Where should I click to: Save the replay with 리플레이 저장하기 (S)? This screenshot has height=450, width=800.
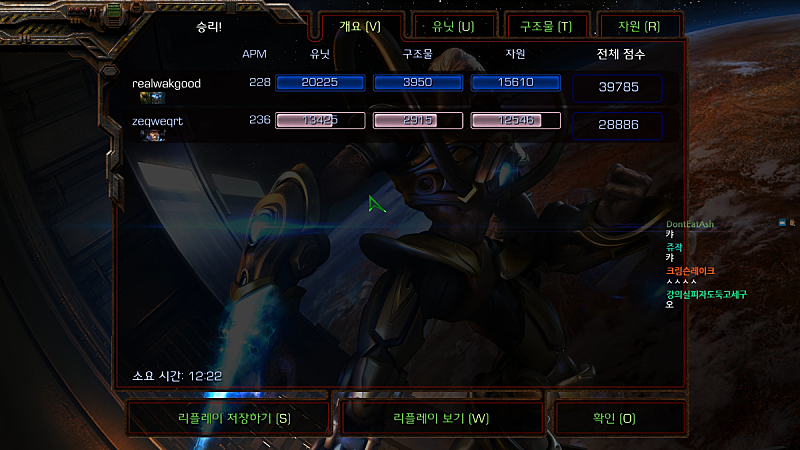click(x=228, y=418)
